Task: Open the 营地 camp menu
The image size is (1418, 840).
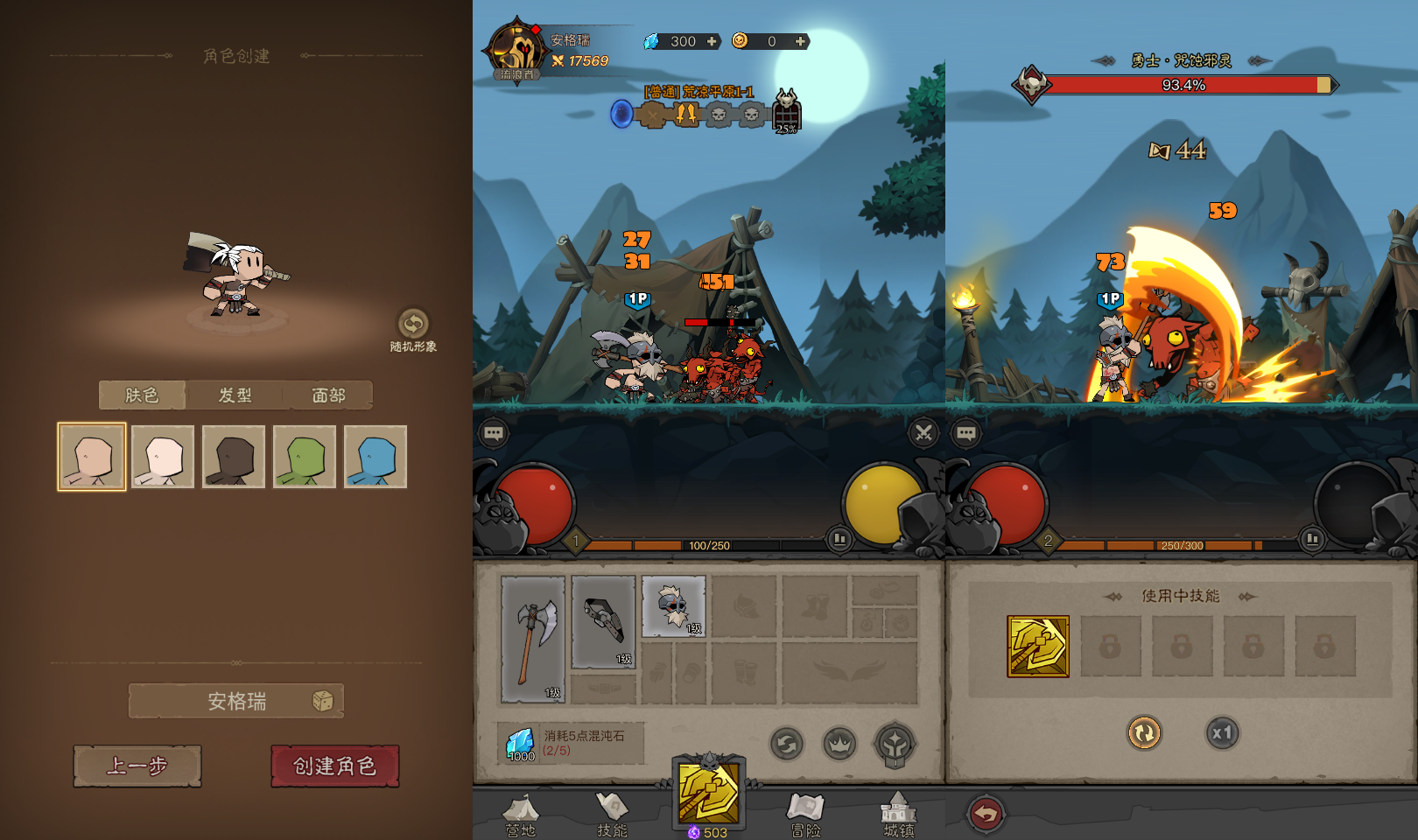Action: click(x=520, y=815)
